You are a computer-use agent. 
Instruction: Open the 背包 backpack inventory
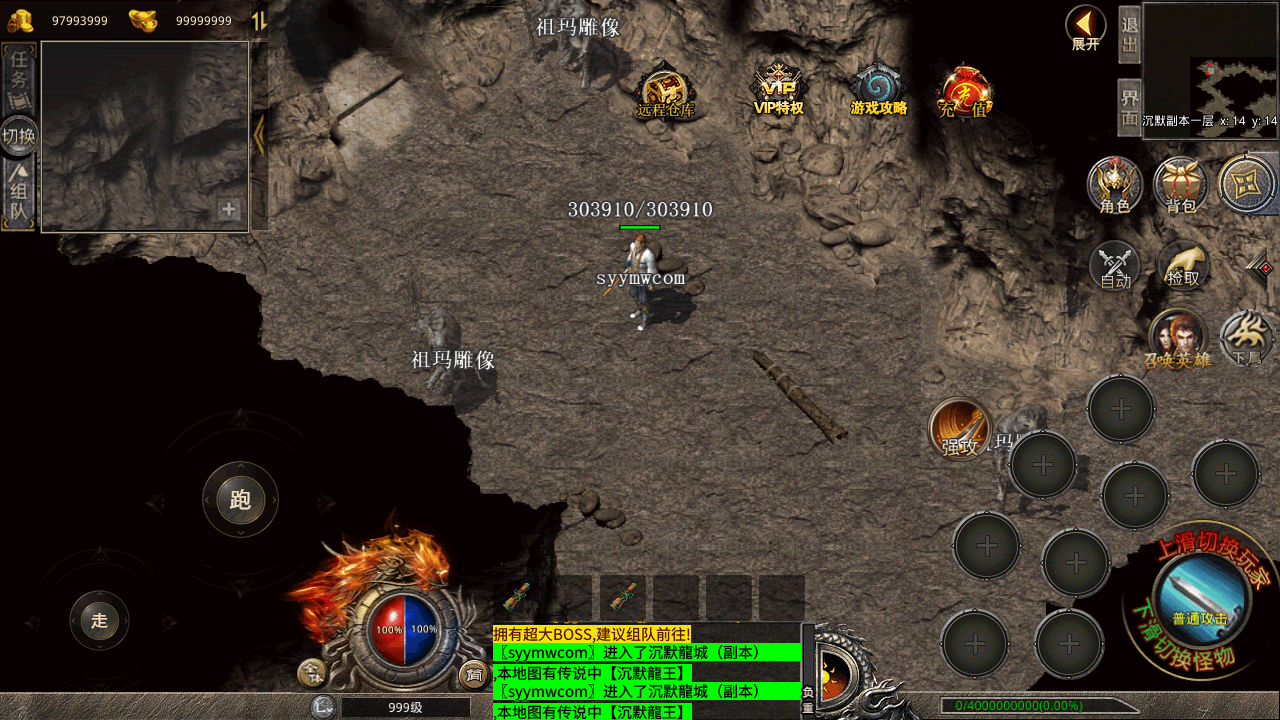[x=1181, y=185]
